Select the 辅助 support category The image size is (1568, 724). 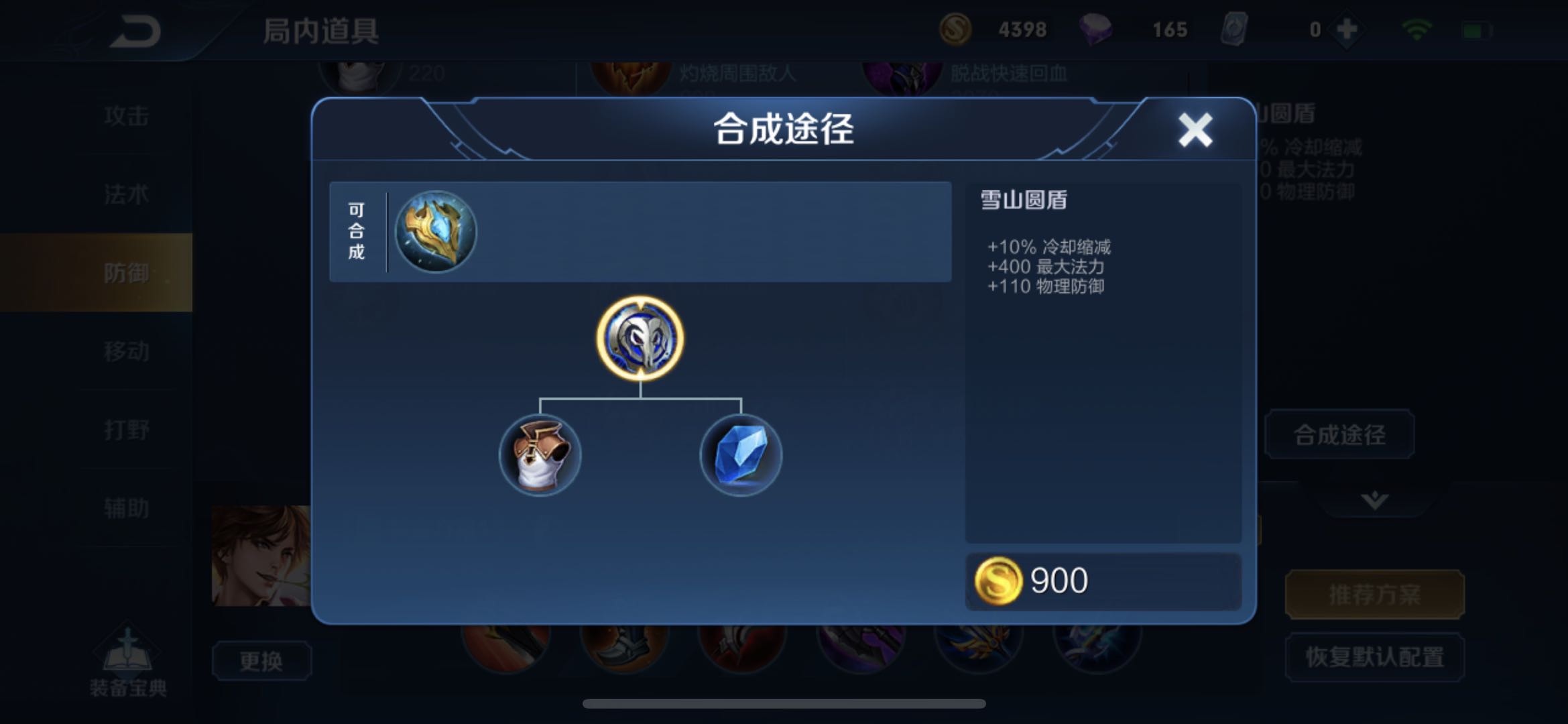(x=127, y=507)
